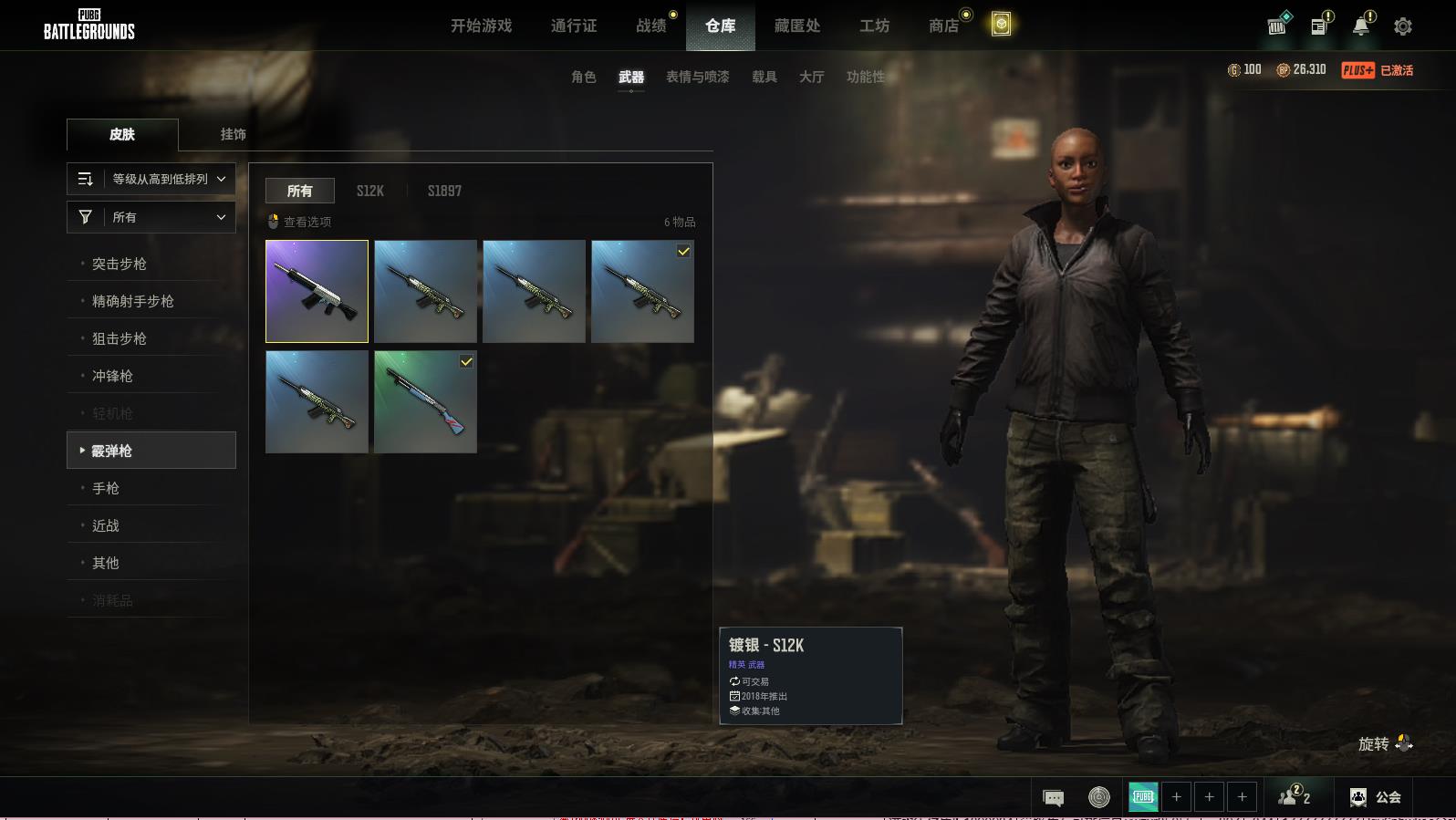Open the 开始游戏 (Play) menu

[x=481, y=26]
